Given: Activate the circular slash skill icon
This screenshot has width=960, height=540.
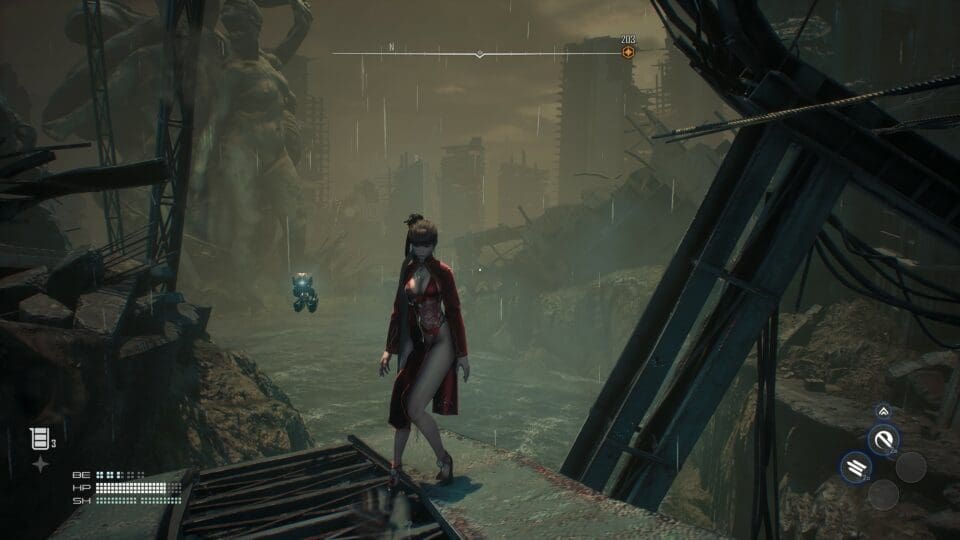Looking at the screenshot, I should pos(883,439).
